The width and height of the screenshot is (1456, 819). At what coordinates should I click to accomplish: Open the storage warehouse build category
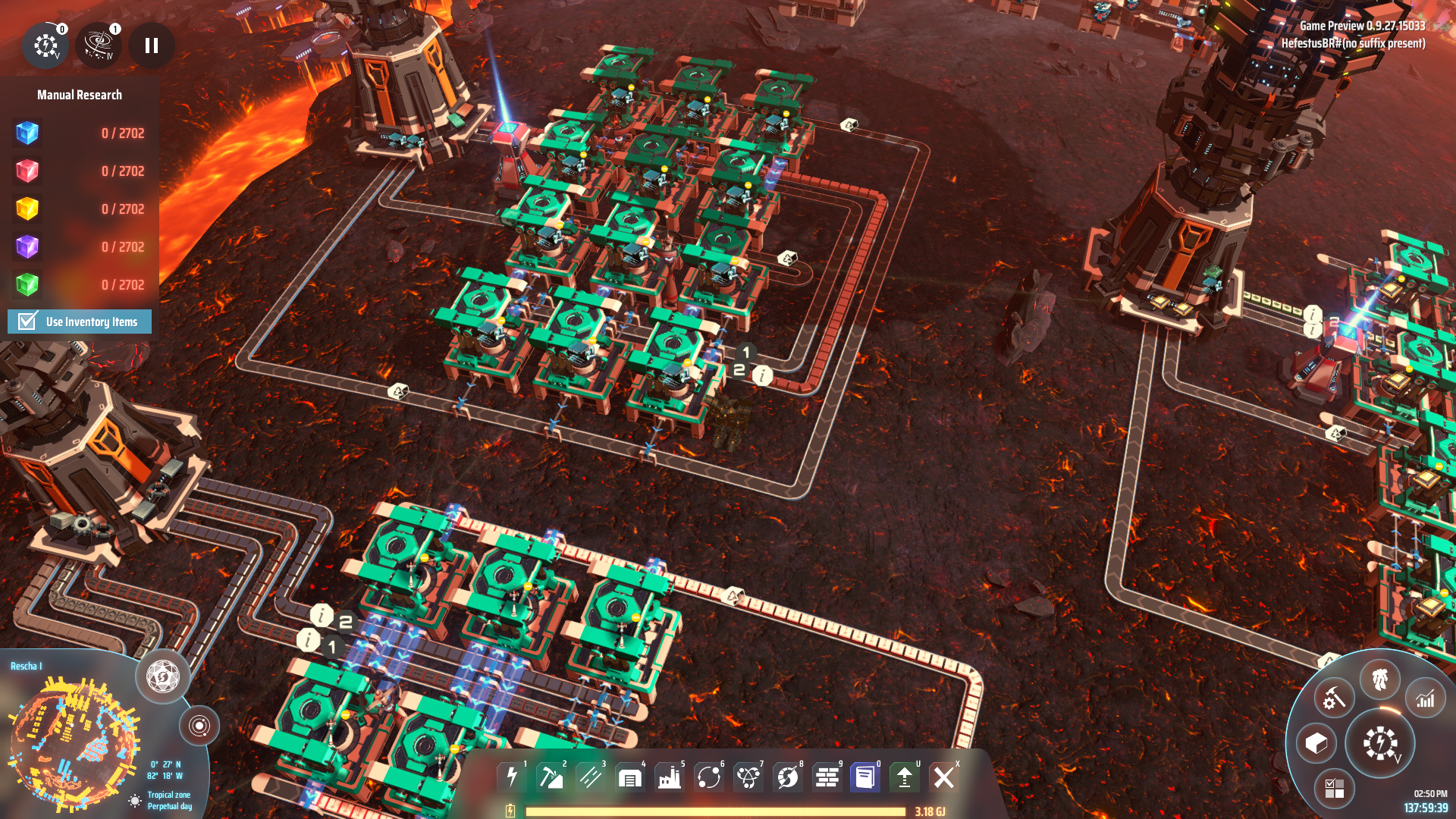(630, 777)
